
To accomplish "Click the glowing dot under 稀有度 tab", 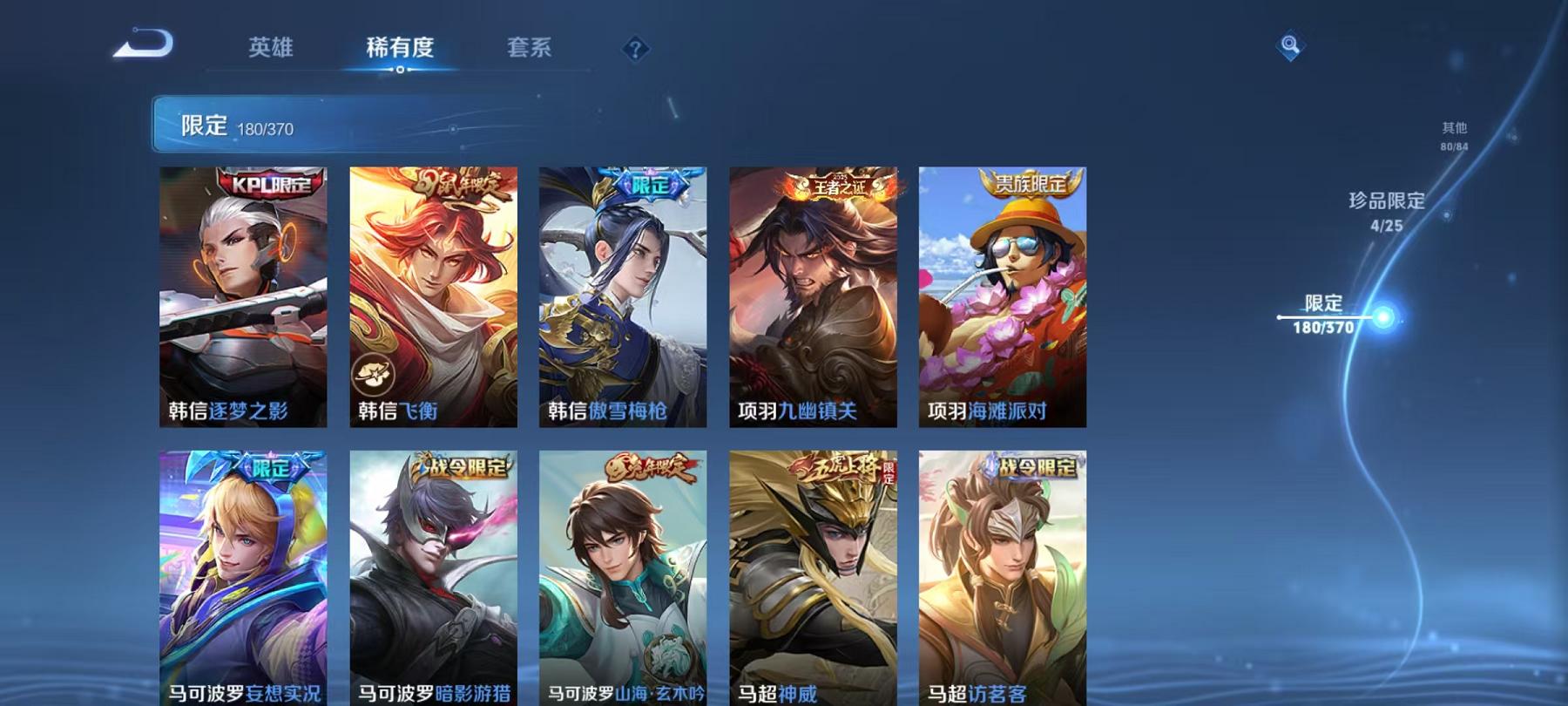I will click(x=400, y=71).
